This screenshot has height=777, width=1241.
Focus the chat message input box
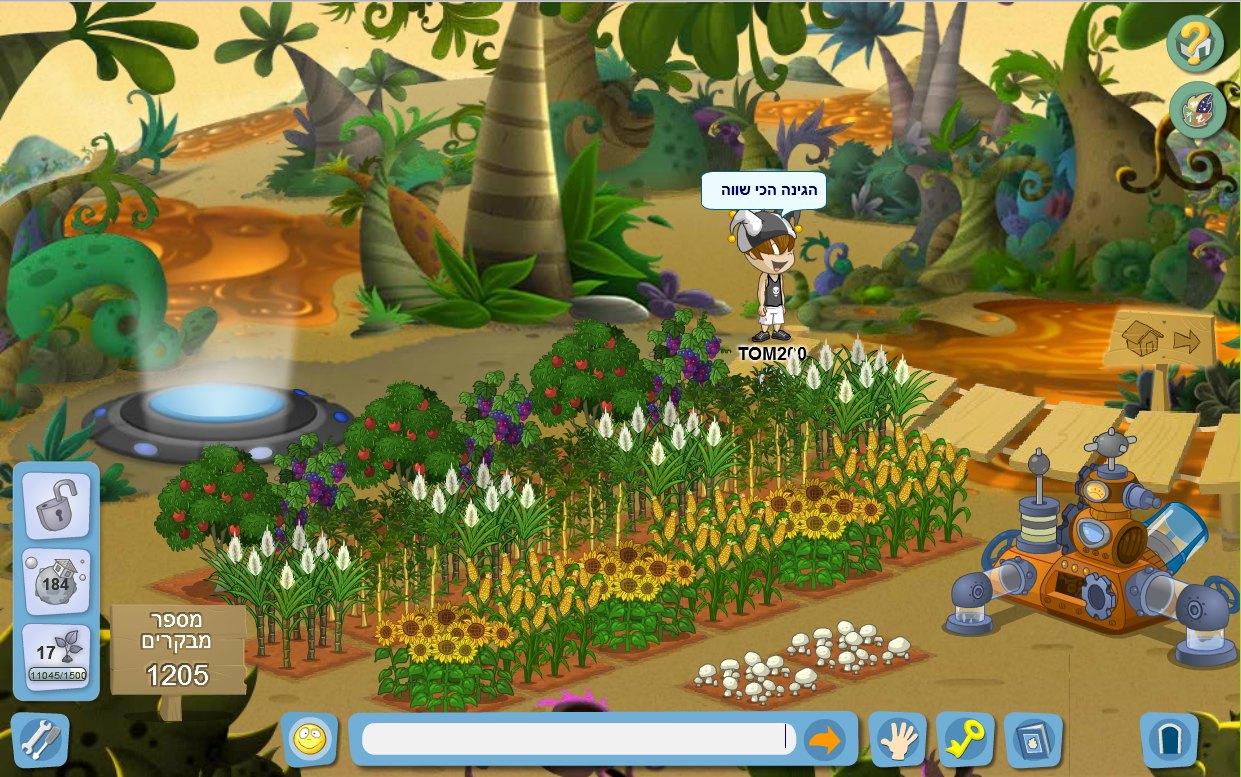[575, 739]
